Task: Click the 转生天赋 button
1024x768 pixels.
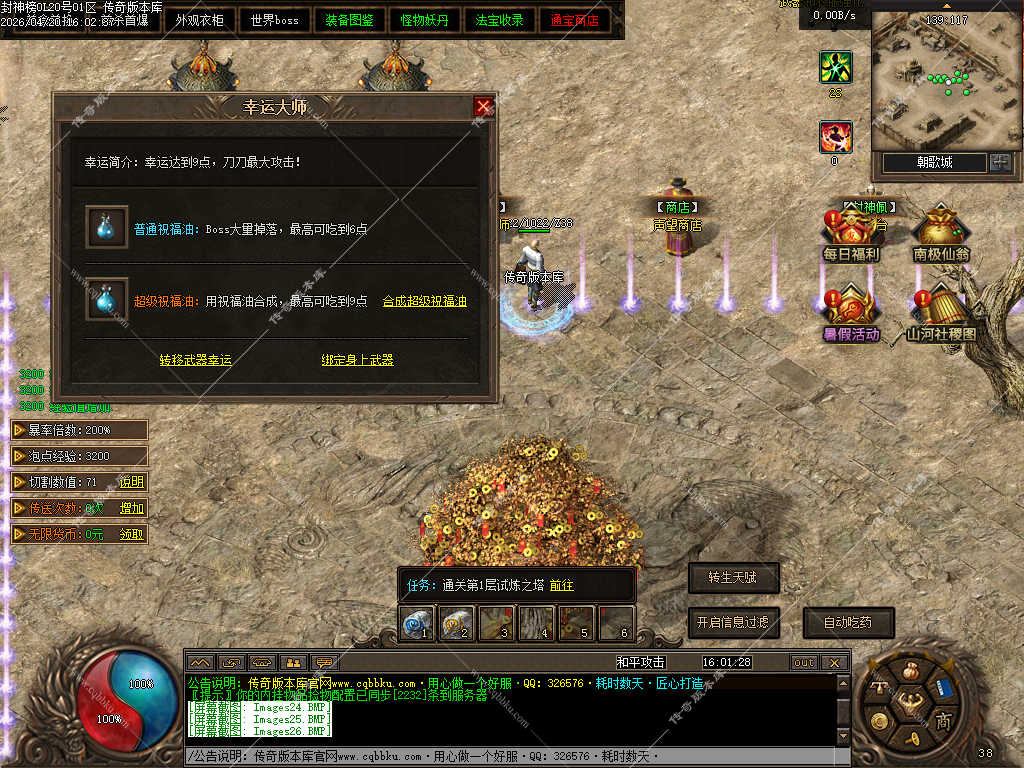Action: coord(733,578)
